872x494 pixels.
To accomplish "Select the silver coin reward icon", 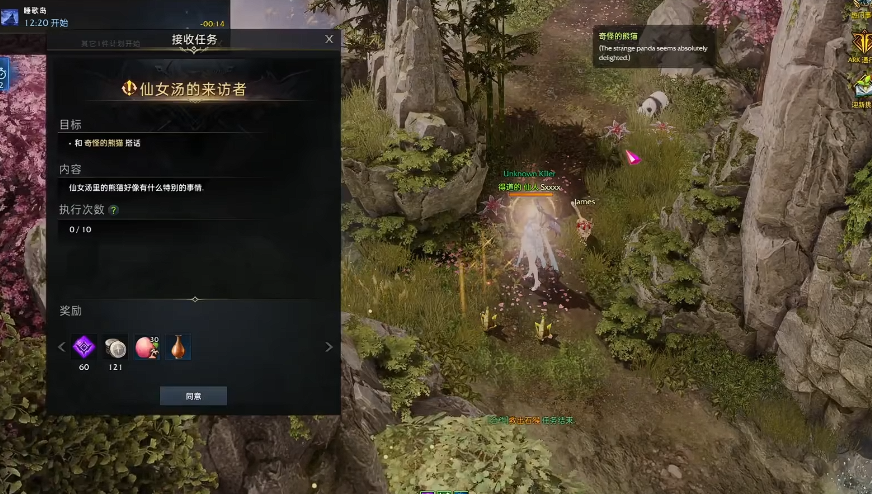I will click(115, 347).
